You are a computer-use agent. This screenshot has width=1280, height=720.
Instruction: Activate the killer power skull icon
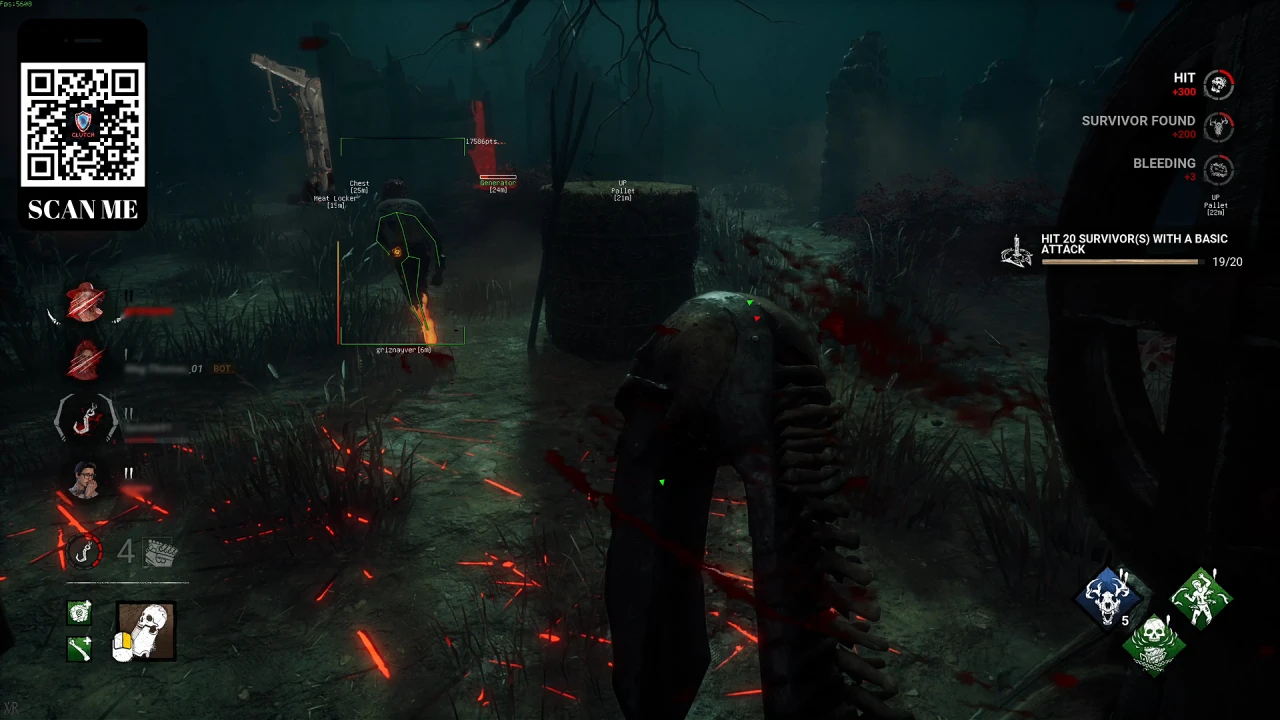pyautogui.click(x=146, y=631)
